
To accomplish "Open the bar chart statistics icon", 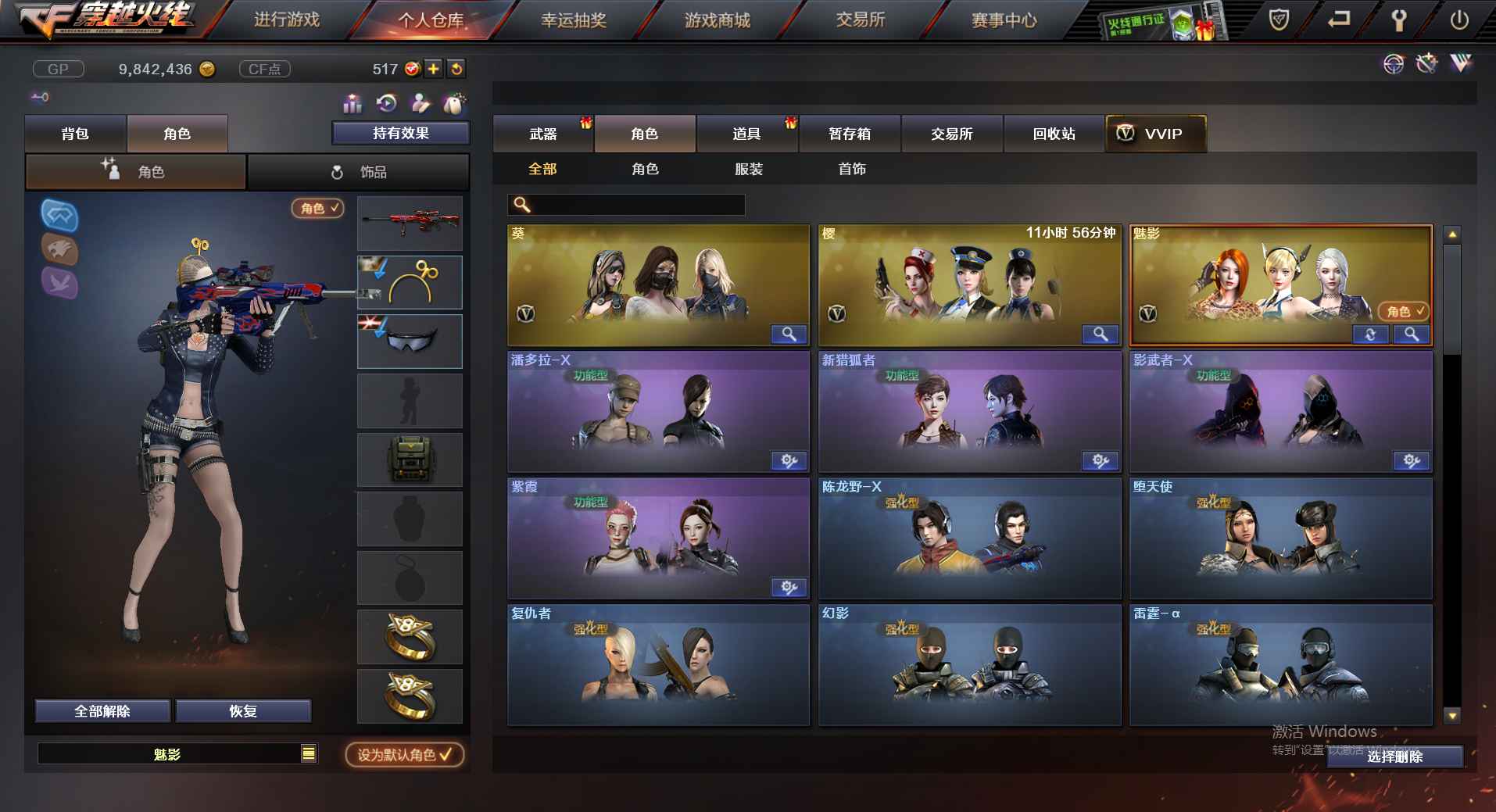I will 352,103.
